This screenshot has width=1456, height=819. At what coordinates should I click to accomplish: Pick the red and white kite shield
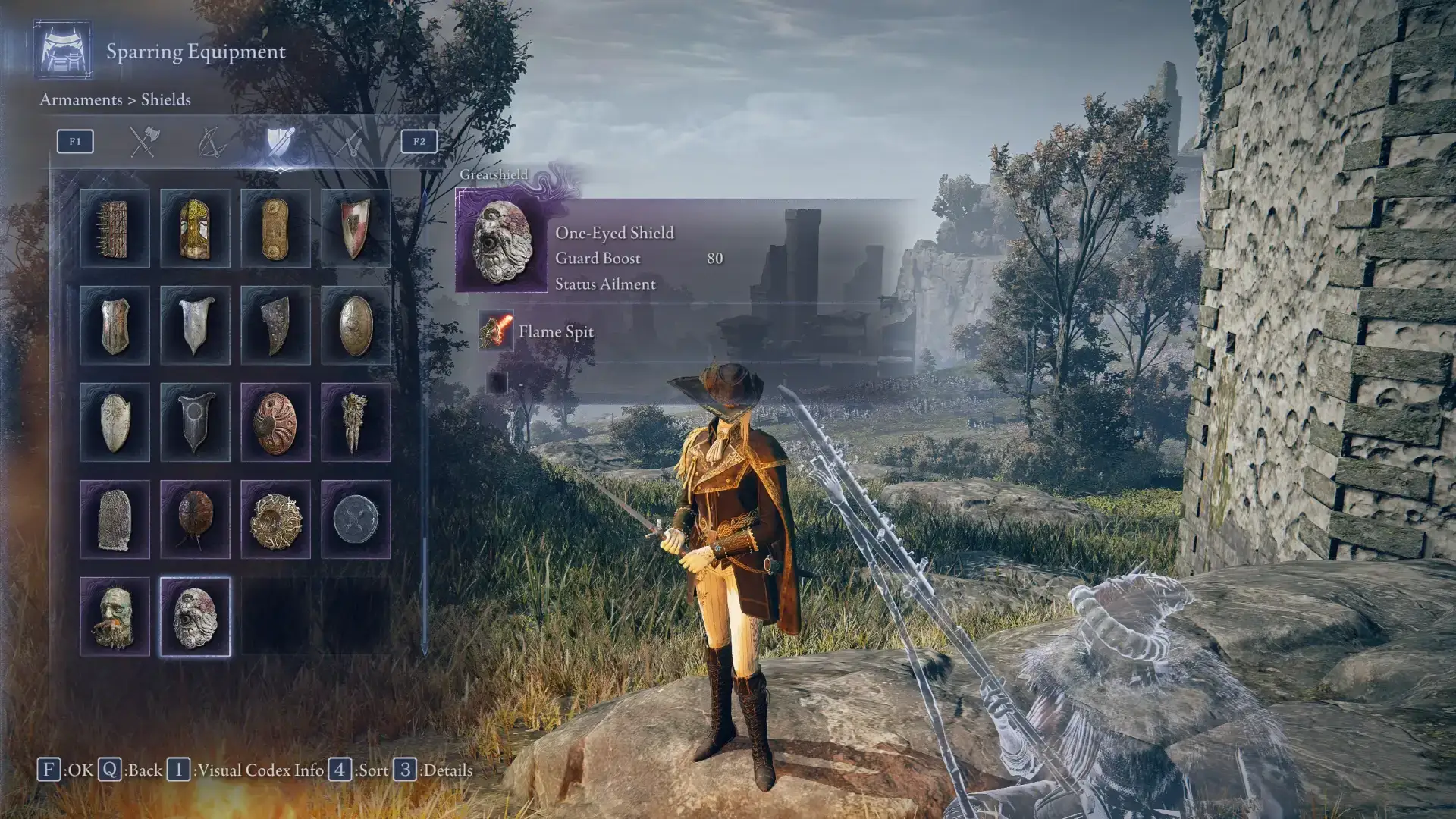[356, 228]
